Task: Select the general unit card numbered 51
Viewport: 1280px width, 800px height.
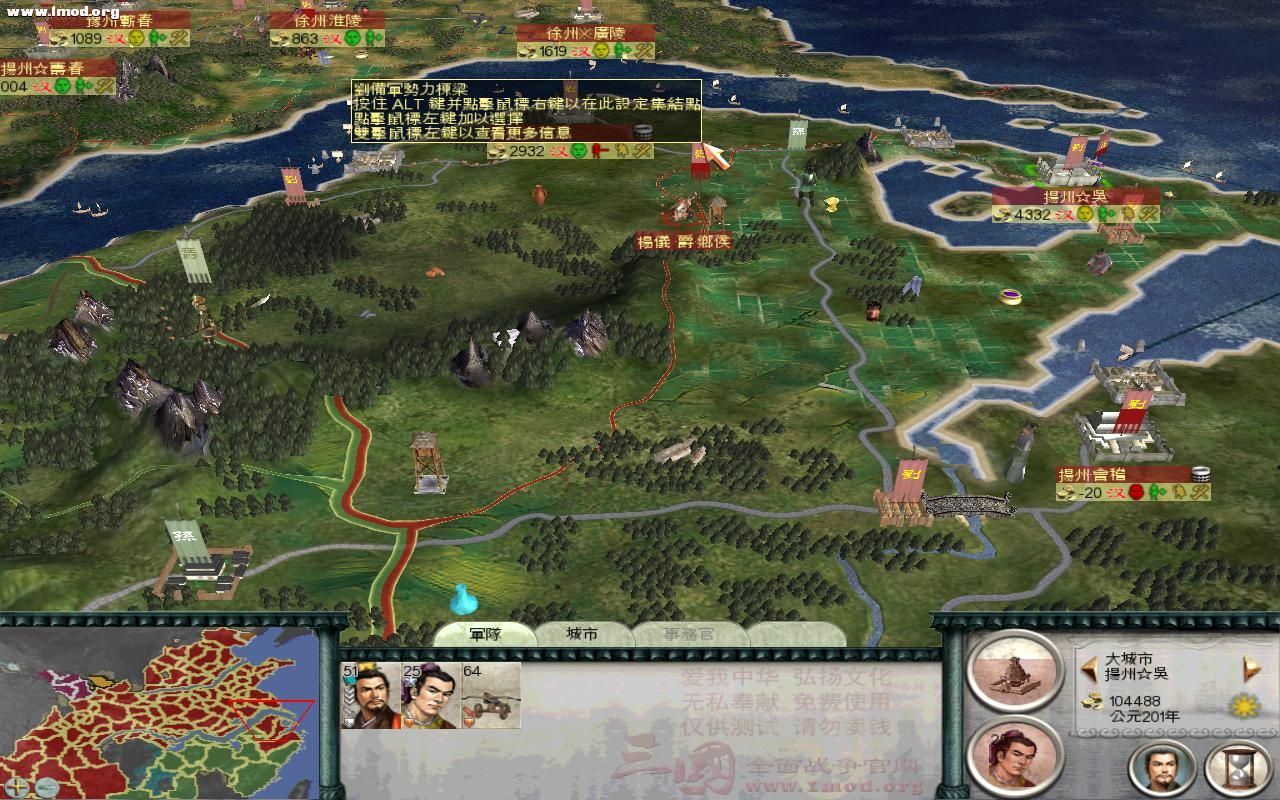Action: pos(371,696)
